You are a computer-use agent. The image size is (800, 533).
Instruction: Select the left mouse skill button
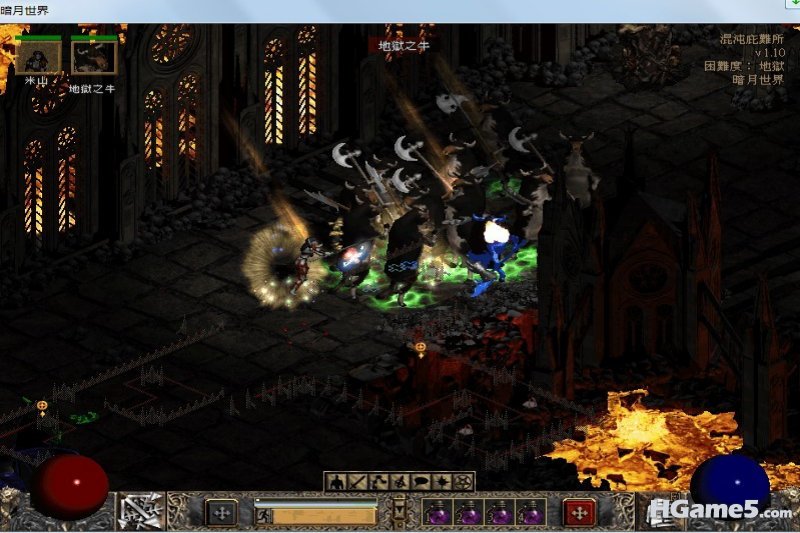point(221,512)
